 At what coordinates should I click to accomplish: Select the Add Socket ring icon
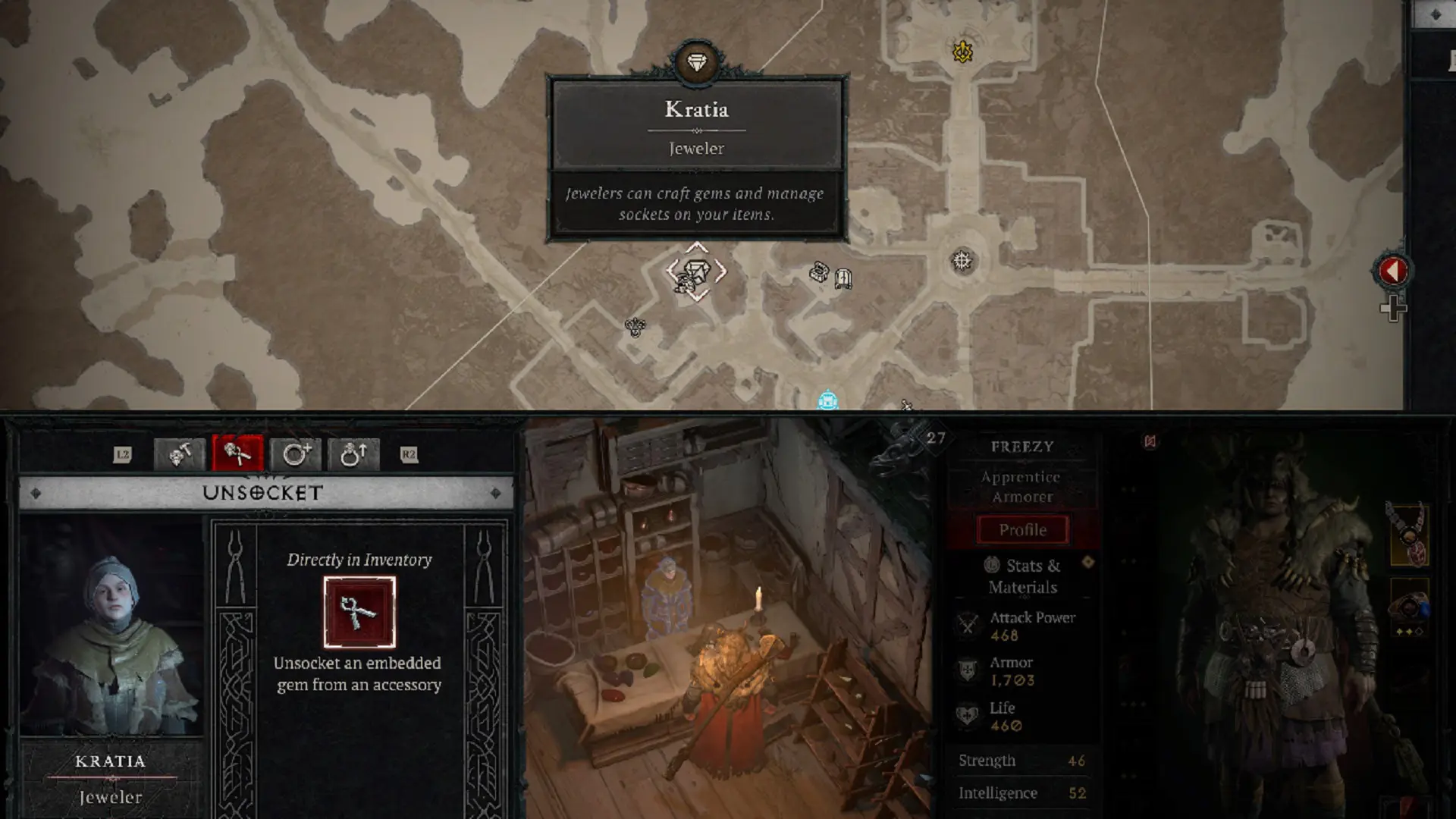(x=297, y=455)
